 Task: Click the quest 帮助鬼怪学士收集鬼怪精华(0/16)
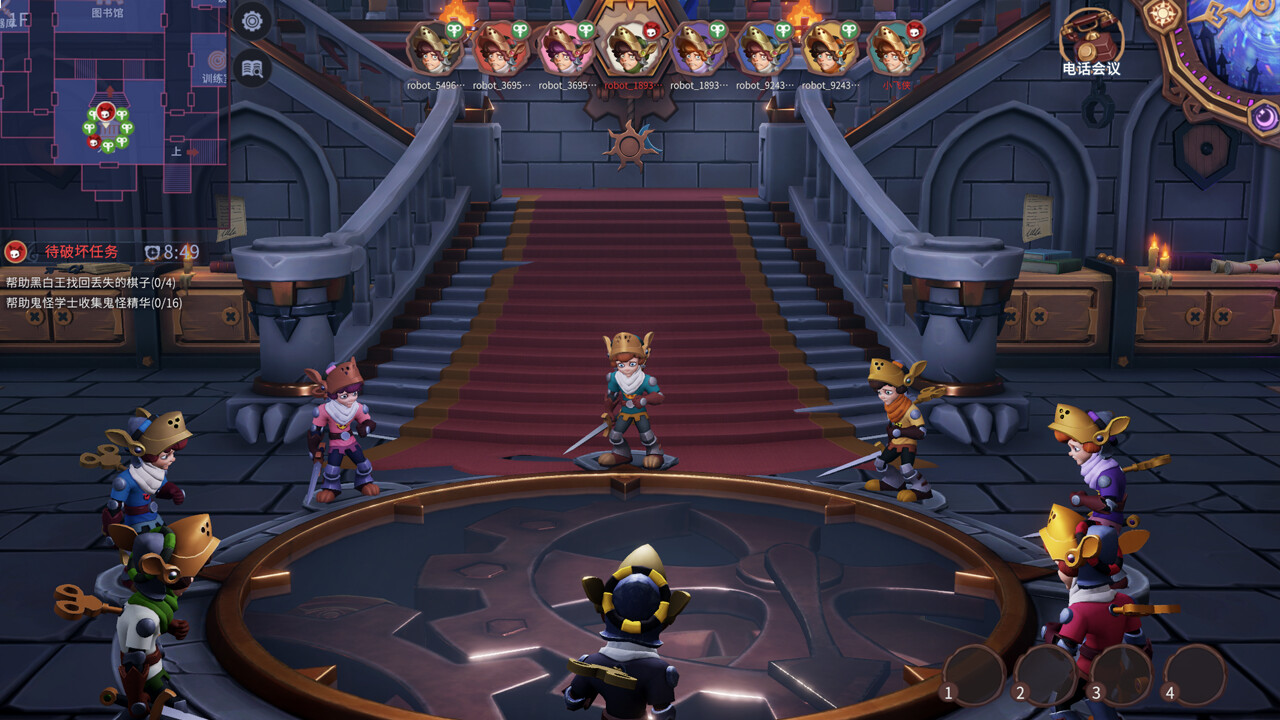click(93, 302)
